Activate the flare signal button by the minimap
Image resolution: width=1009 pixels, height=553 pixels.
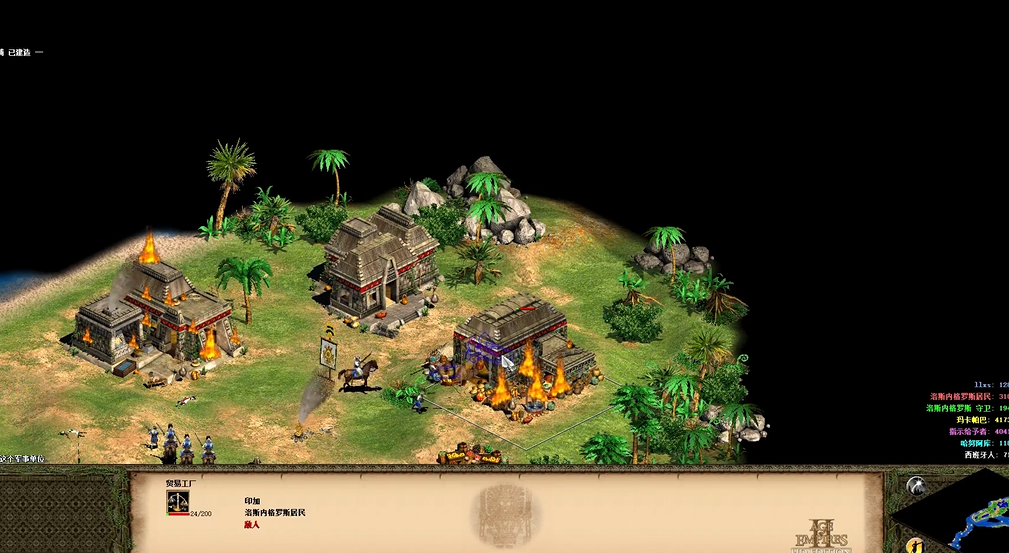click(x=916, y=486)
